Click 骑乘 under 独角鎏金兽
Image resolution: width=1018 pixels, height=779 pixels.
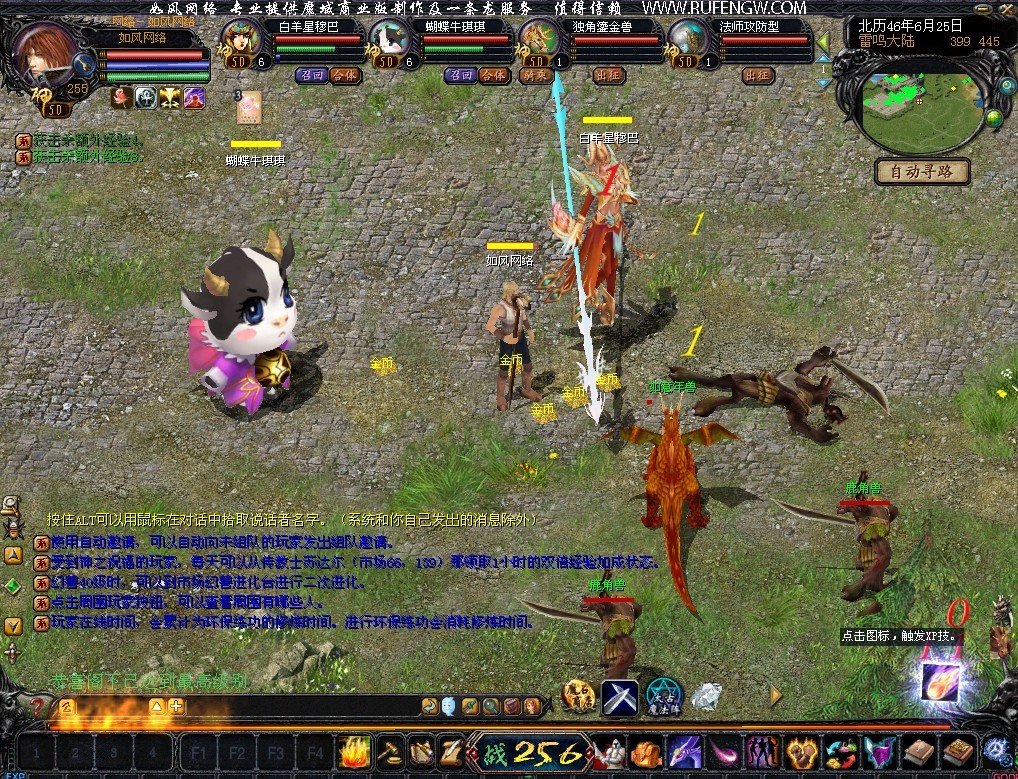[x=538, y=75]
